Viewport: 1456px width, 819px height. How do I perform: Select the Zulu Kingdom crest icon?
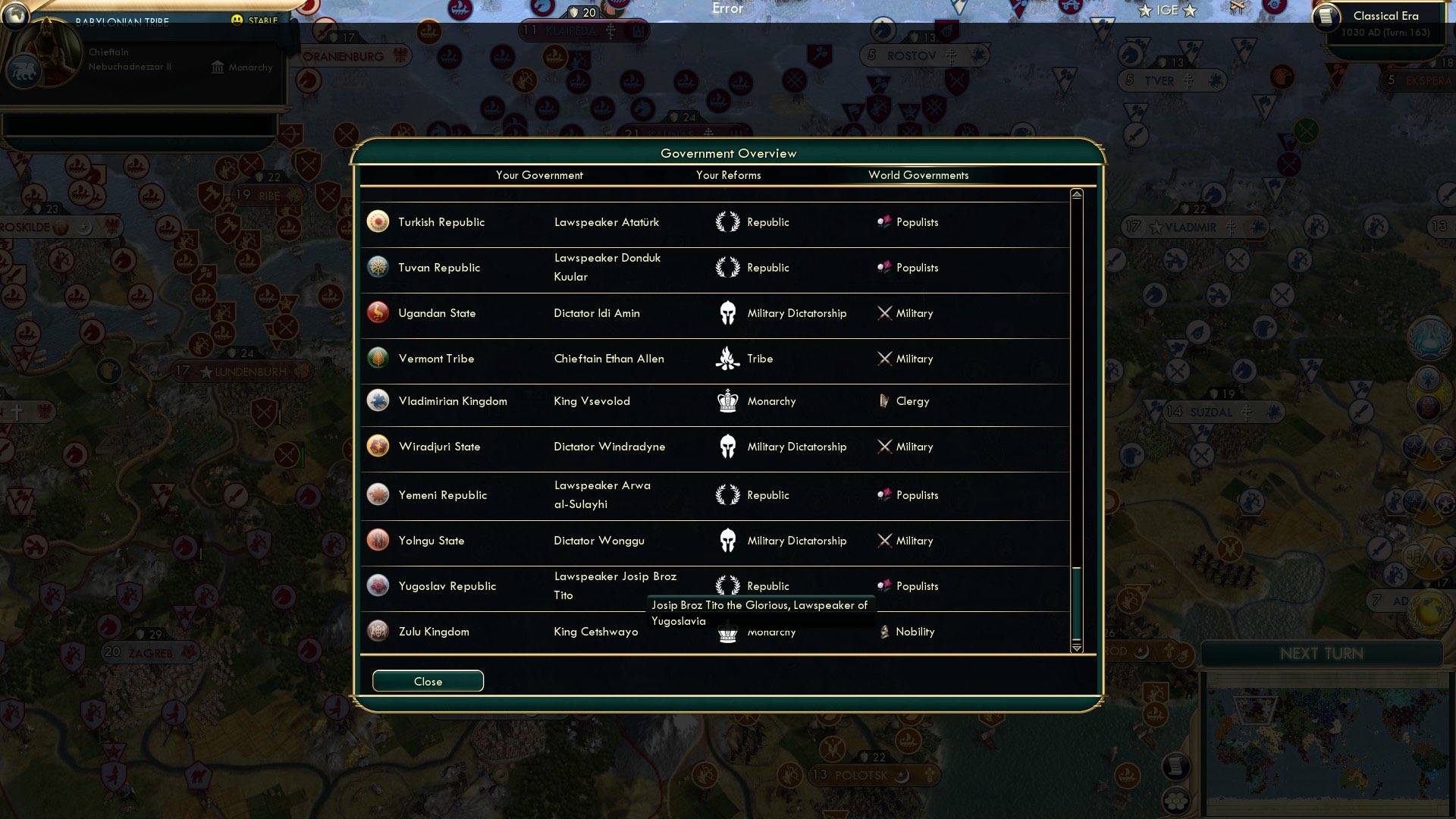point(377,630)
